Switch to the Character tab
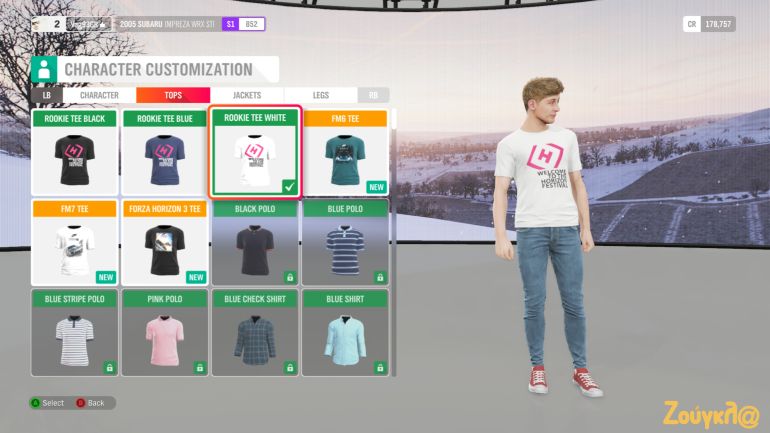770x433 pixels. point(99,95)
